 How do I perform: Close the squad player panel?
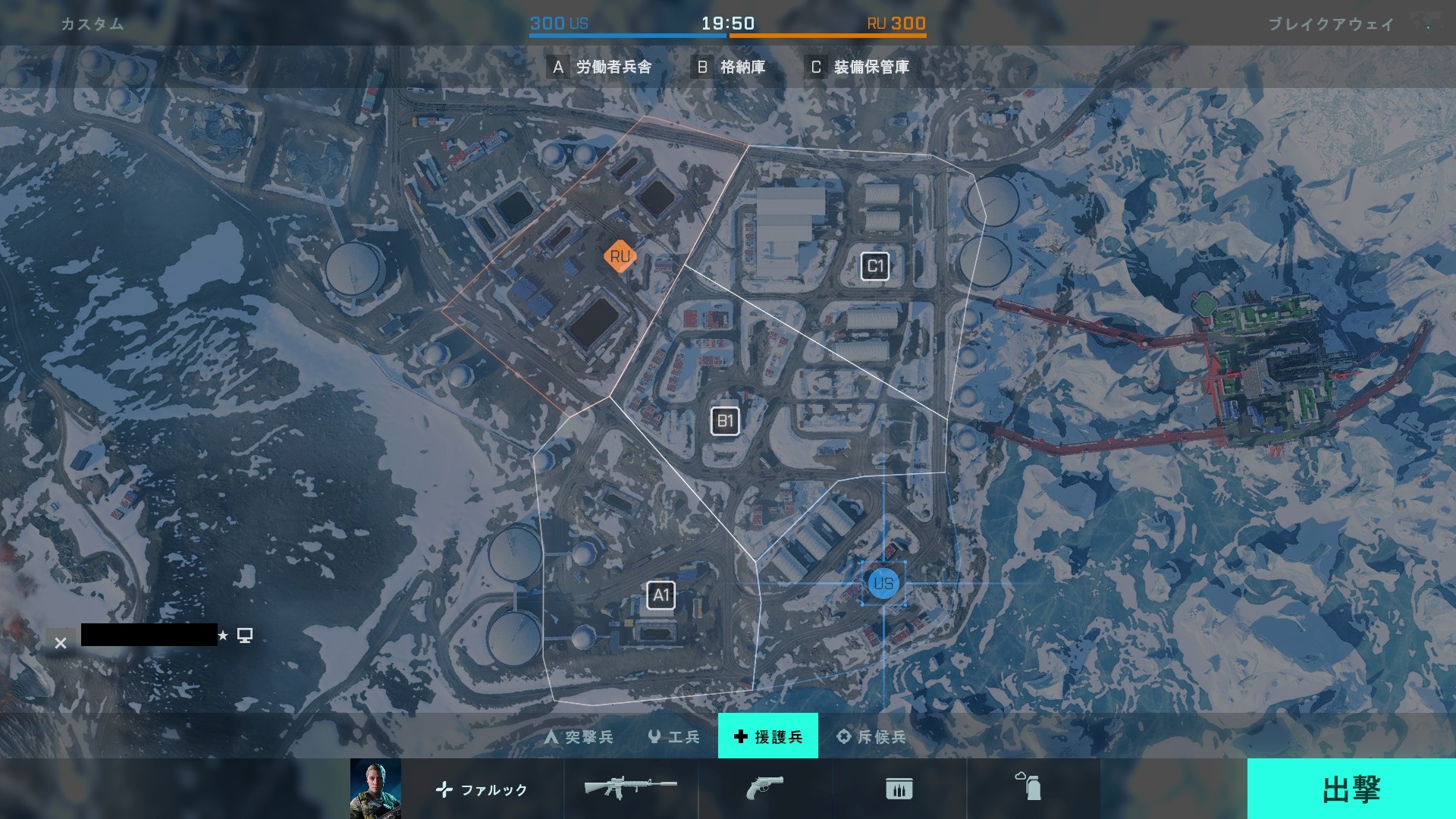61,643
